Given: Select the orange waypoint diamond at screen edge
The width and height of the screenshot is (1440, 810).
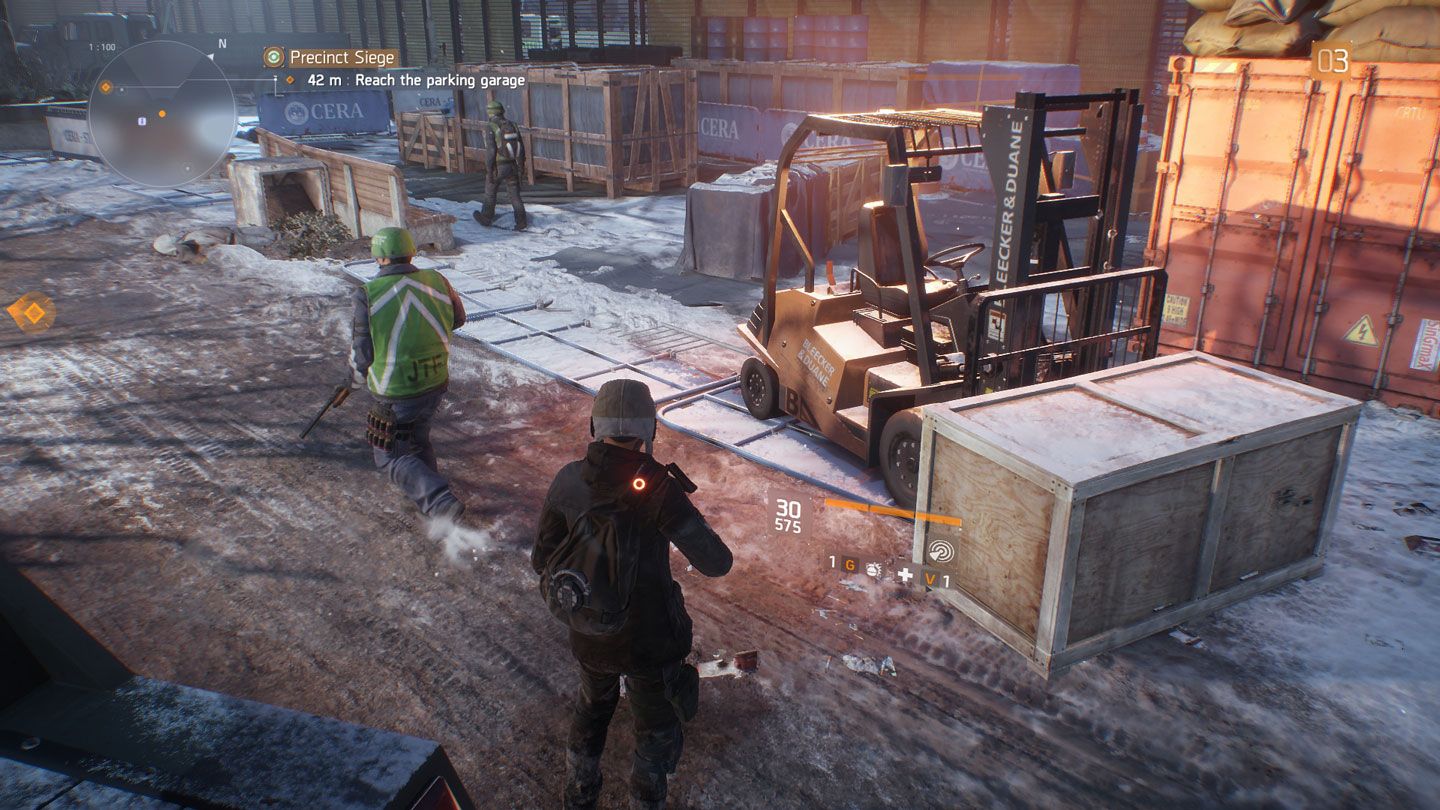Looking at the screenshot, I should (32, 313).
